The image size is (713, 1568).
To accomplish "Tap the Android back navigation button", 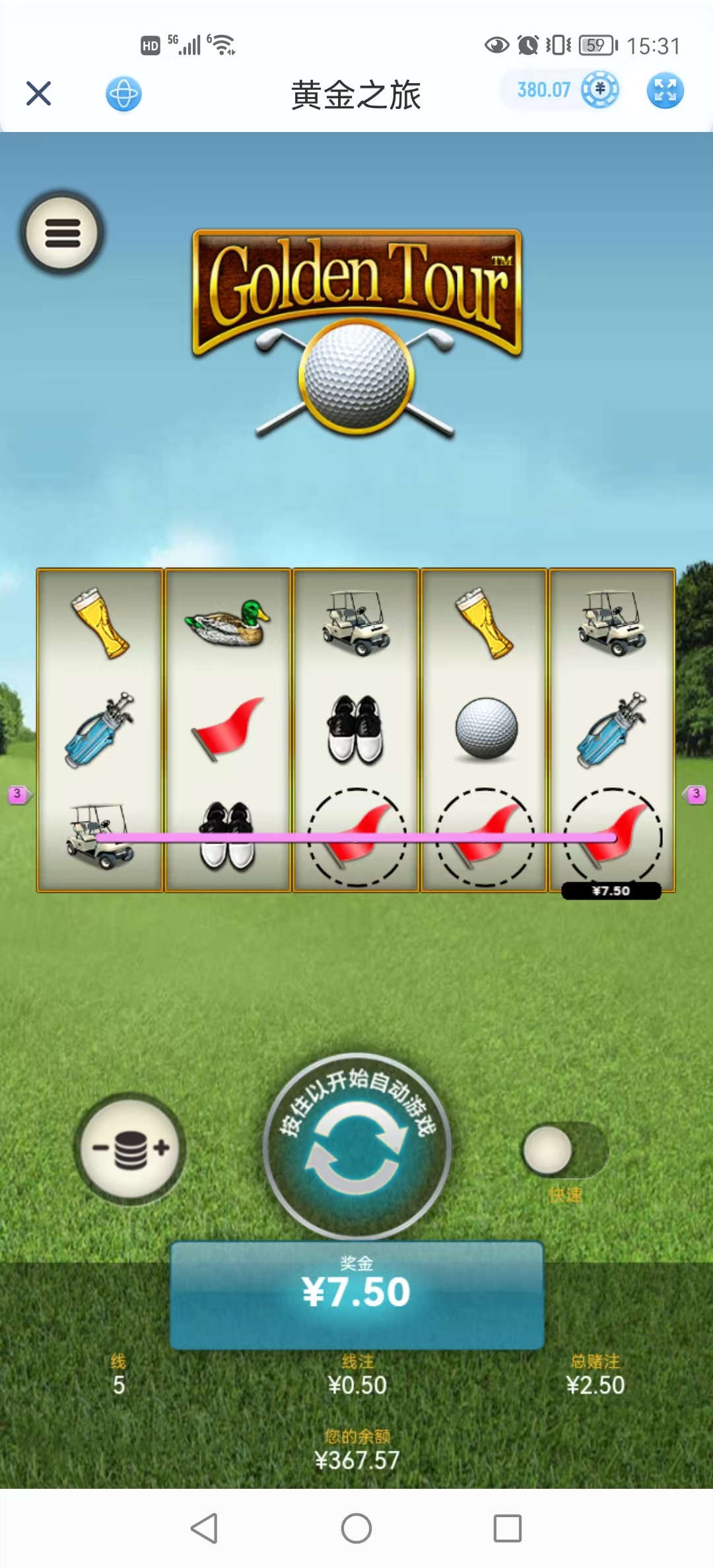I will coord(205,1528).
